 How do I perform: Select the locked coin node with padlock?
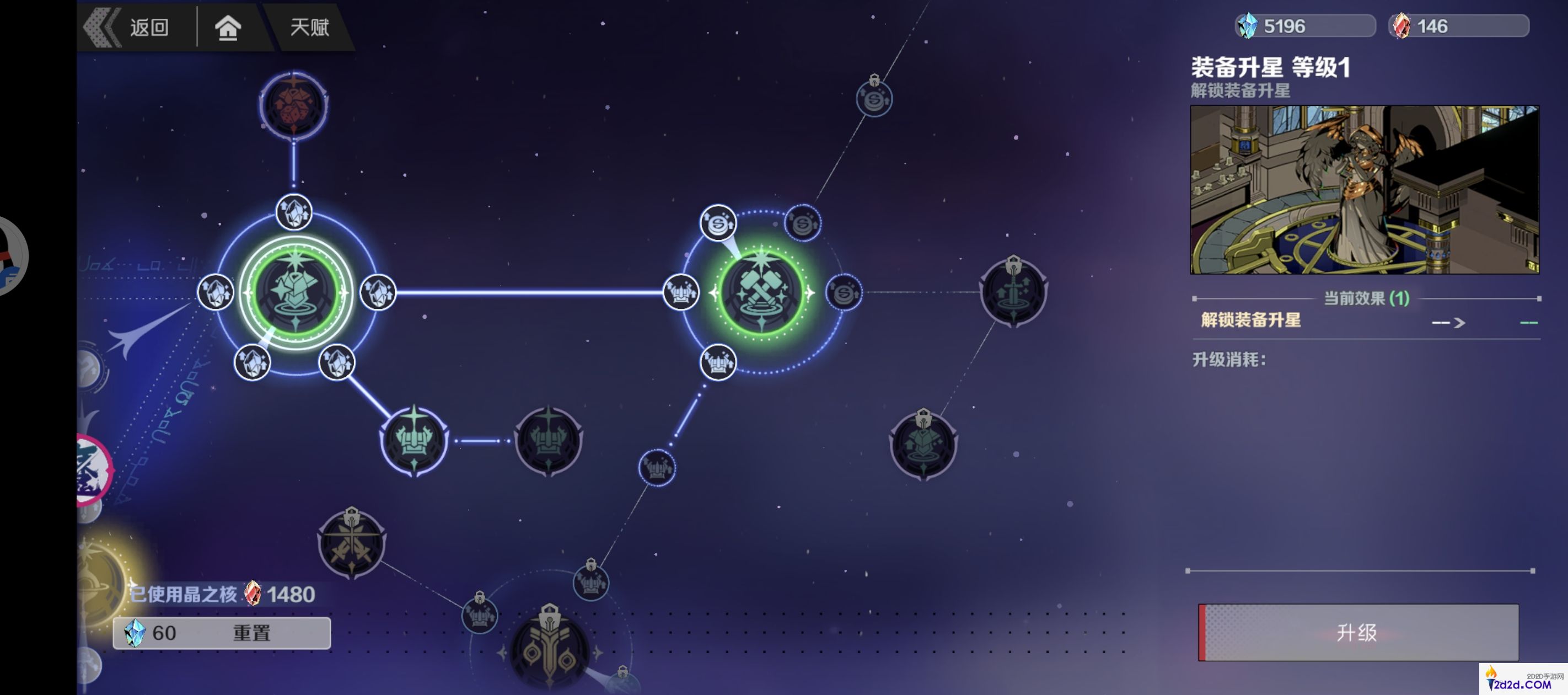[874, 98]
